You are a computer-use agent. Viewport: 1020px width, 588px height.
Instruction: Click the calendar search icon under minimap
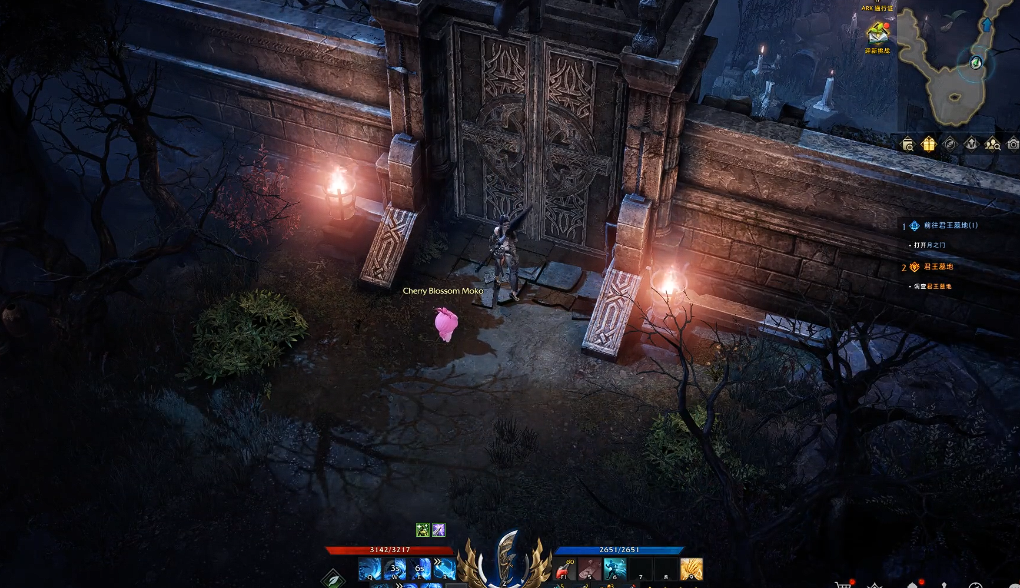907,144
